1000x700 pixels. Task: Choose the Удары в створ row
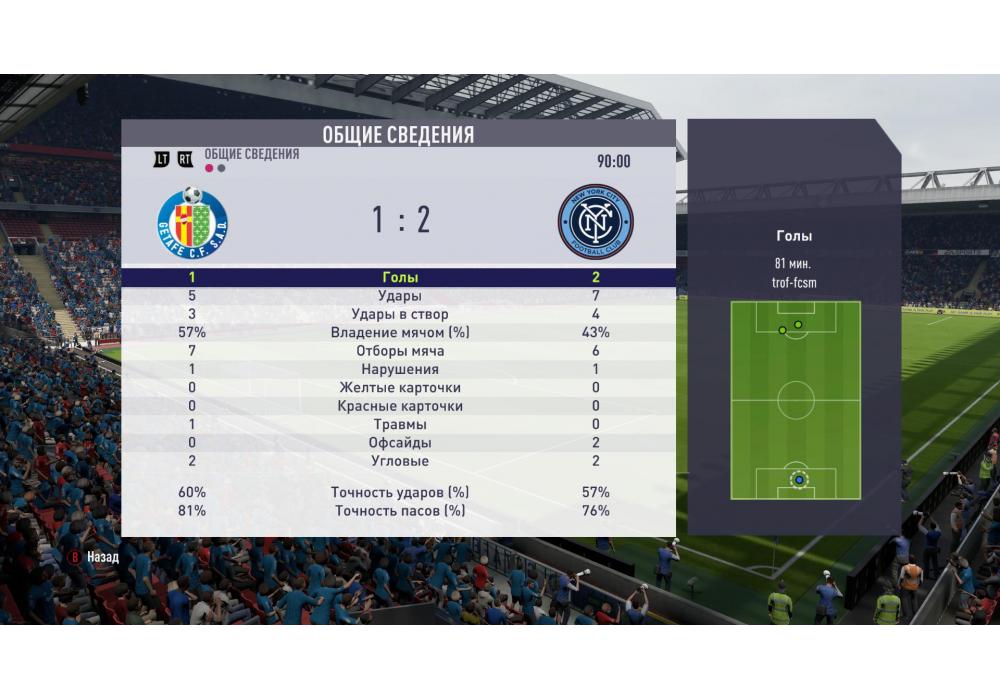[400, 314]
